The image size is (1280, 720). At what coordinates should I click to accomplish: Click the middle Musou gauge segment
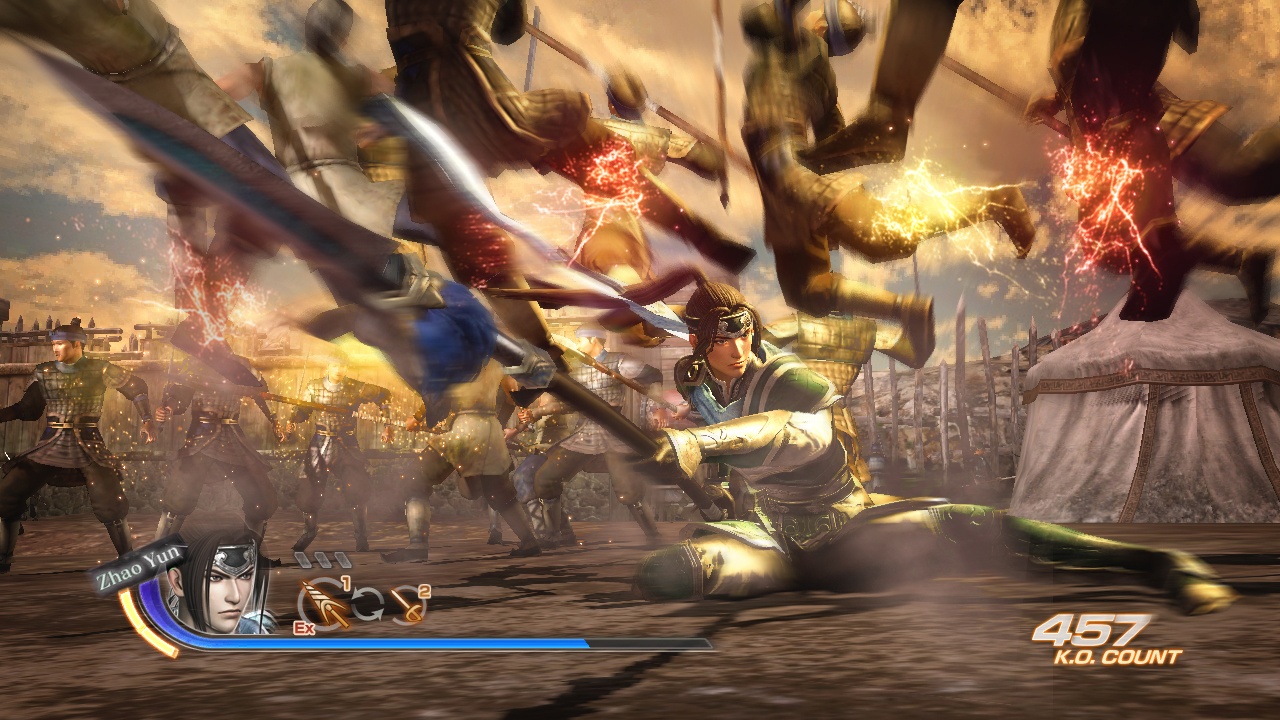(323, 562)
